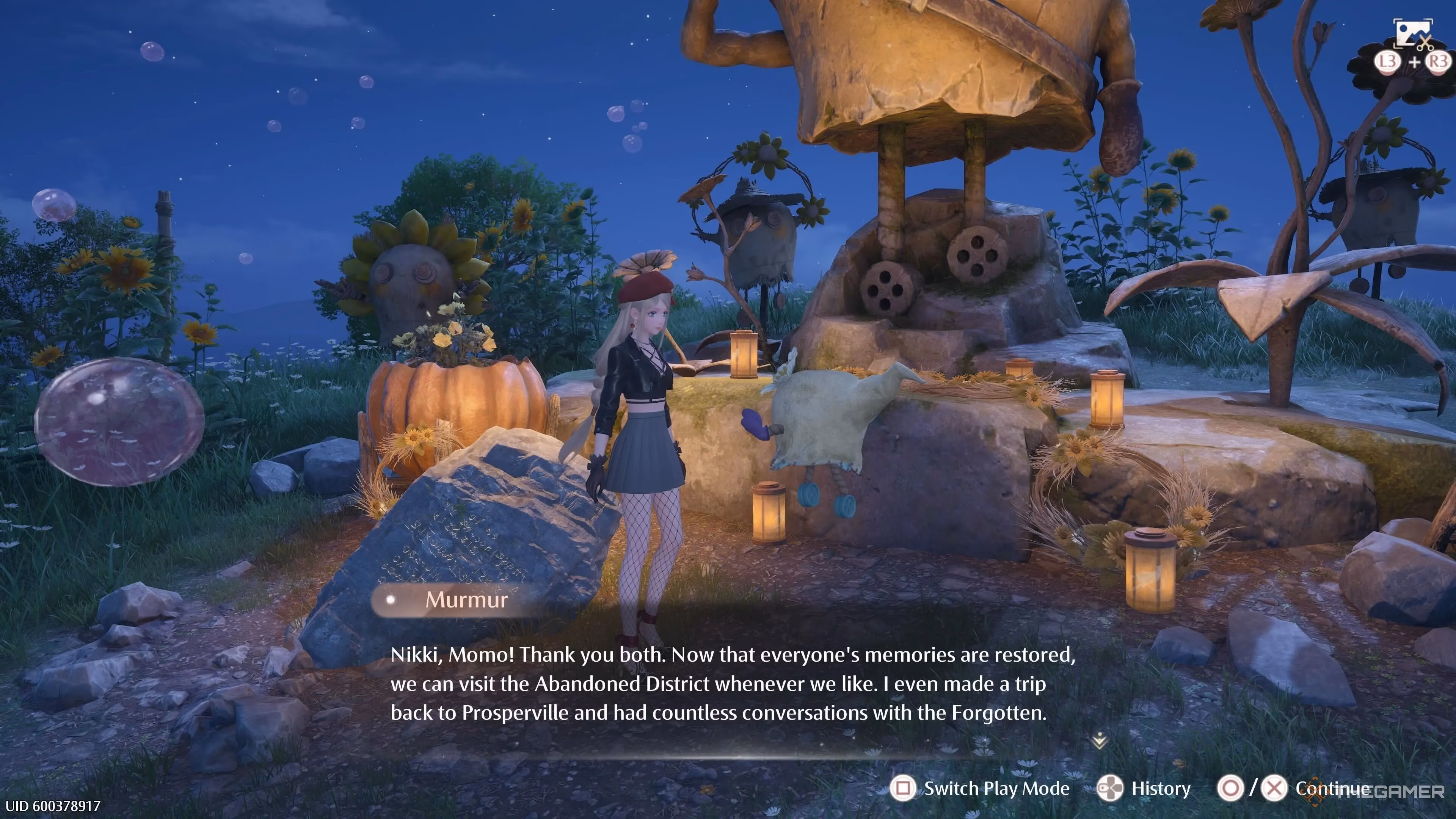Open the photo capture icon
1456x819 pixels.
[x=1413, y=33]
